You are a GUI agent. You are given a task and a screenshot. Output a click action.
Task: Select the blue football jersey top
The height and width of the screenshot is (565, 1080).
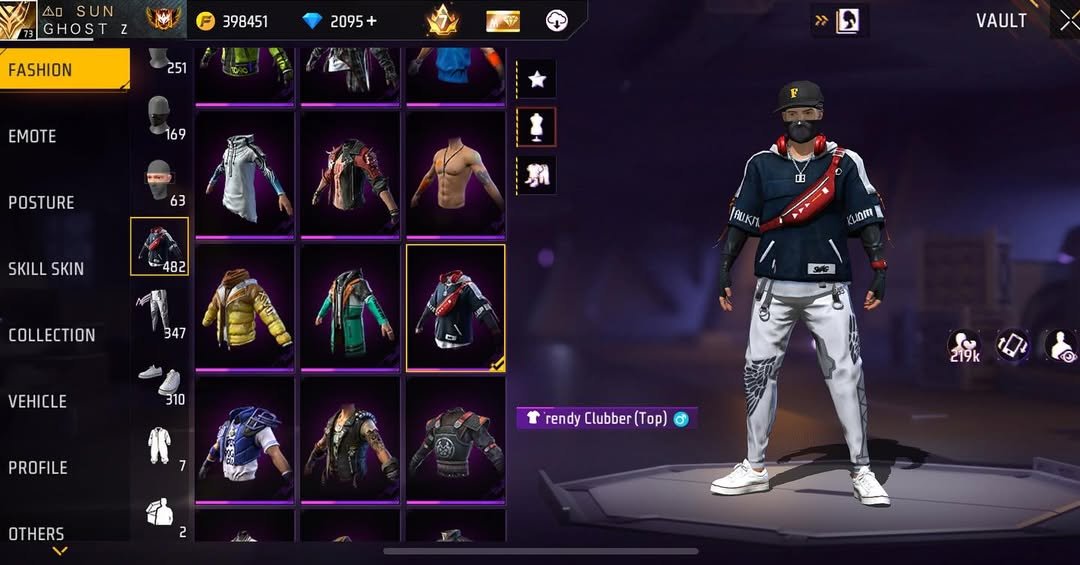[x=245, y=440]
